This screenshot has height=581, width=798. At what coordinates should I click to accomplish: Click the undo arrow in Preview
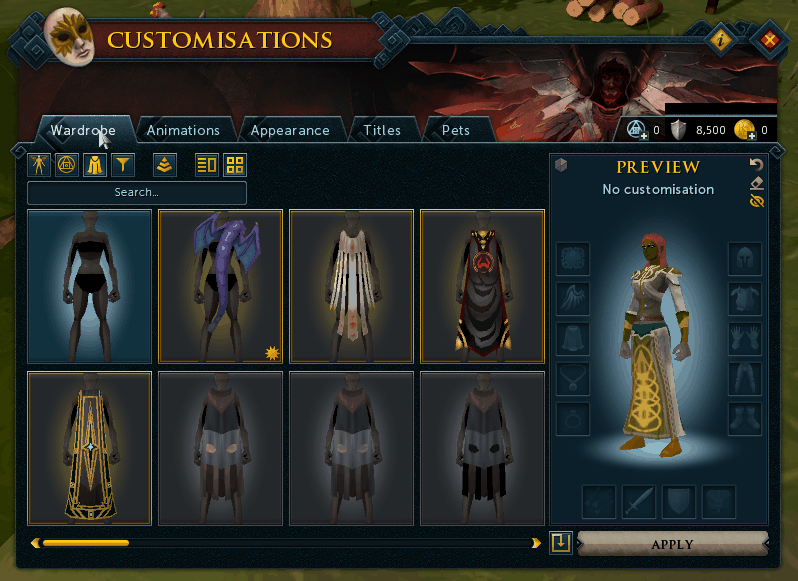[756, 164]
